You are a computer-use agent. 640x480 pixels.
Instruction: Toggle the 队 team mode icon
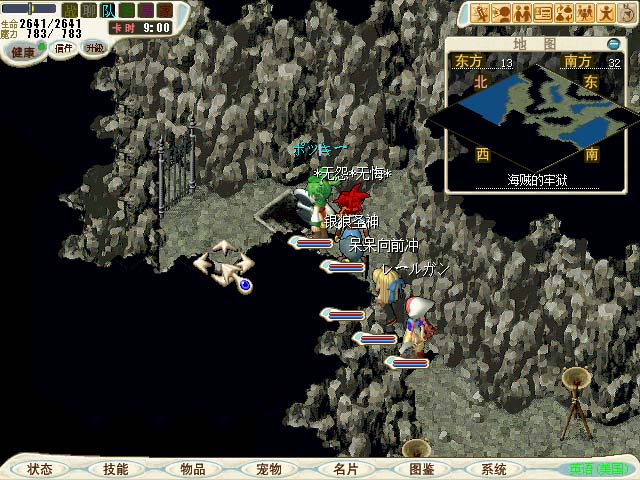click(x=107, y=10)
